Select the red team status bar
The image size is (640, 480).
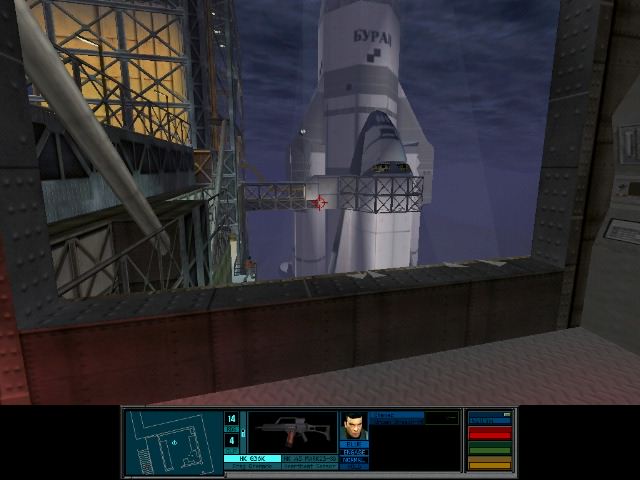[489, 434]
